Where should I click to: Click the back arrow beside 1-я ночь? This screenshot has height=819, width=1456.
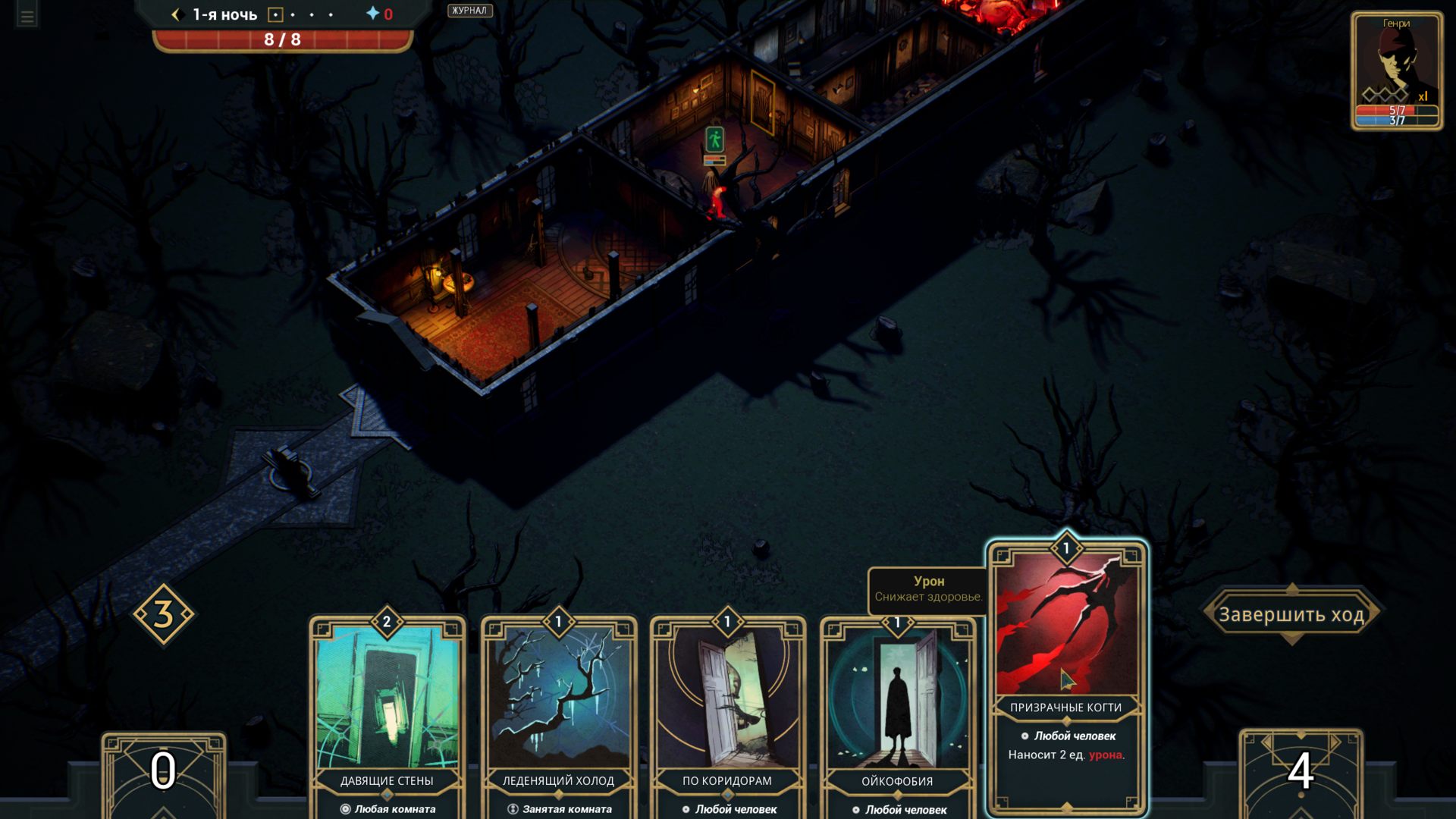(x=176, y=14)
